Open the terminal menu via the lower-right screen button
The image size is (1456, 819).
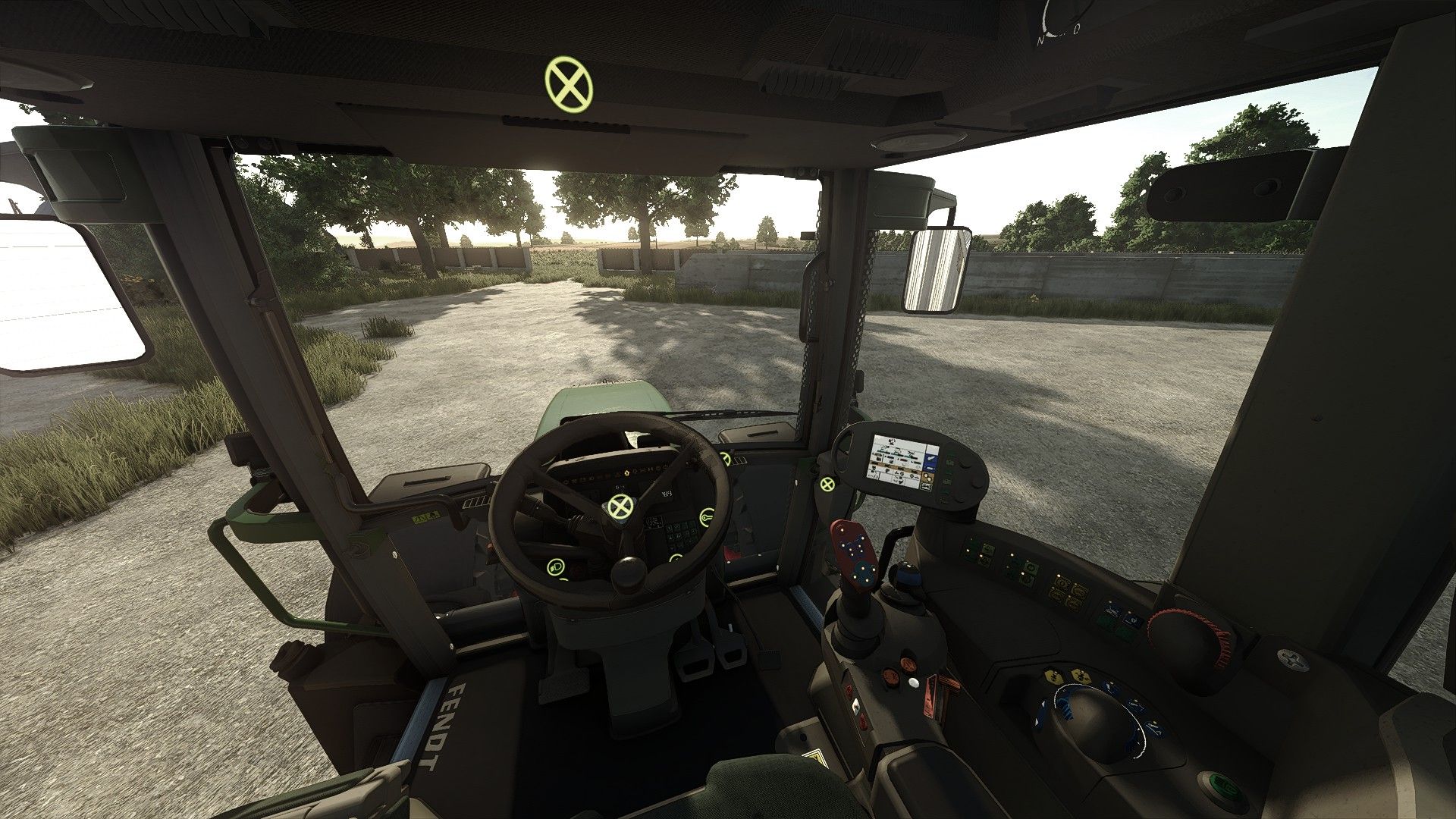point(926,486)
